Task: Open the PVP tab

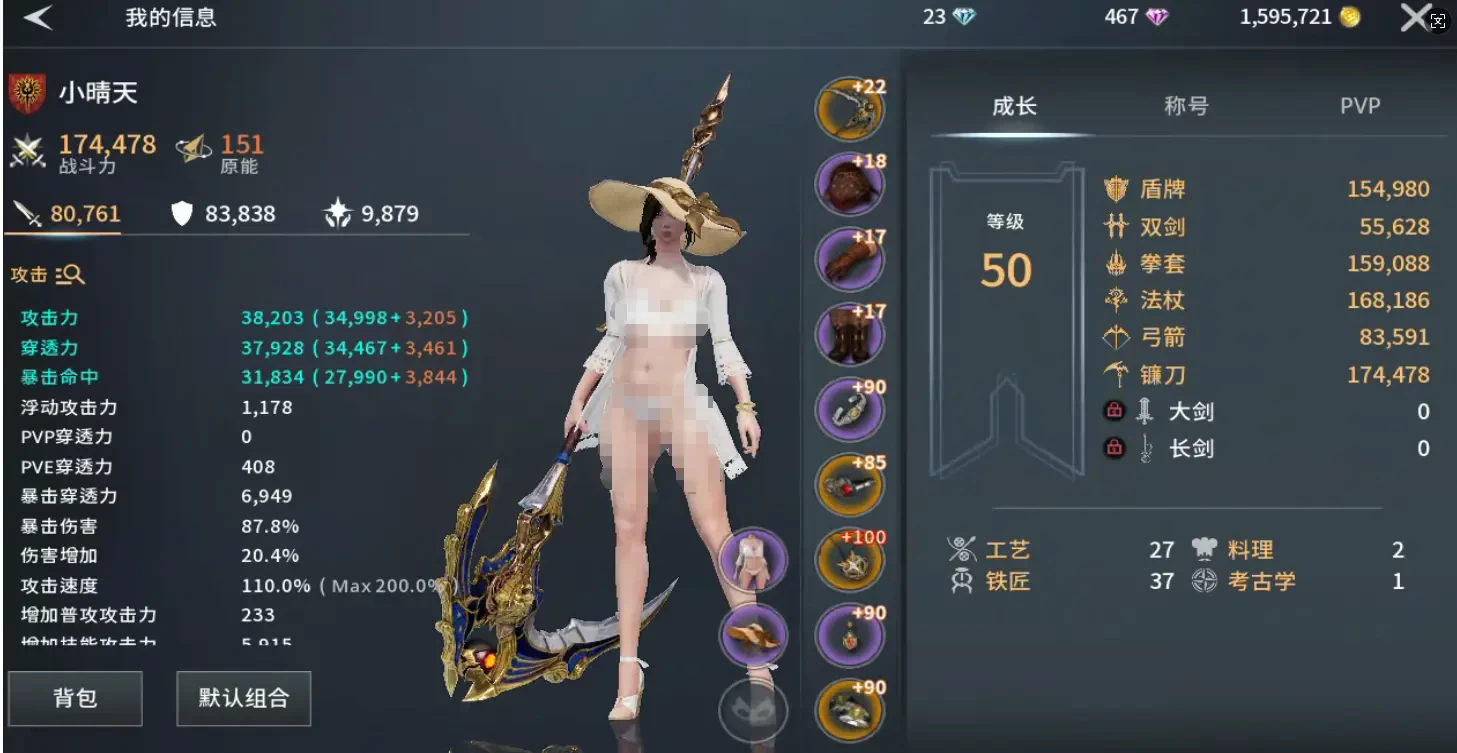Action: pos(1361,105)
